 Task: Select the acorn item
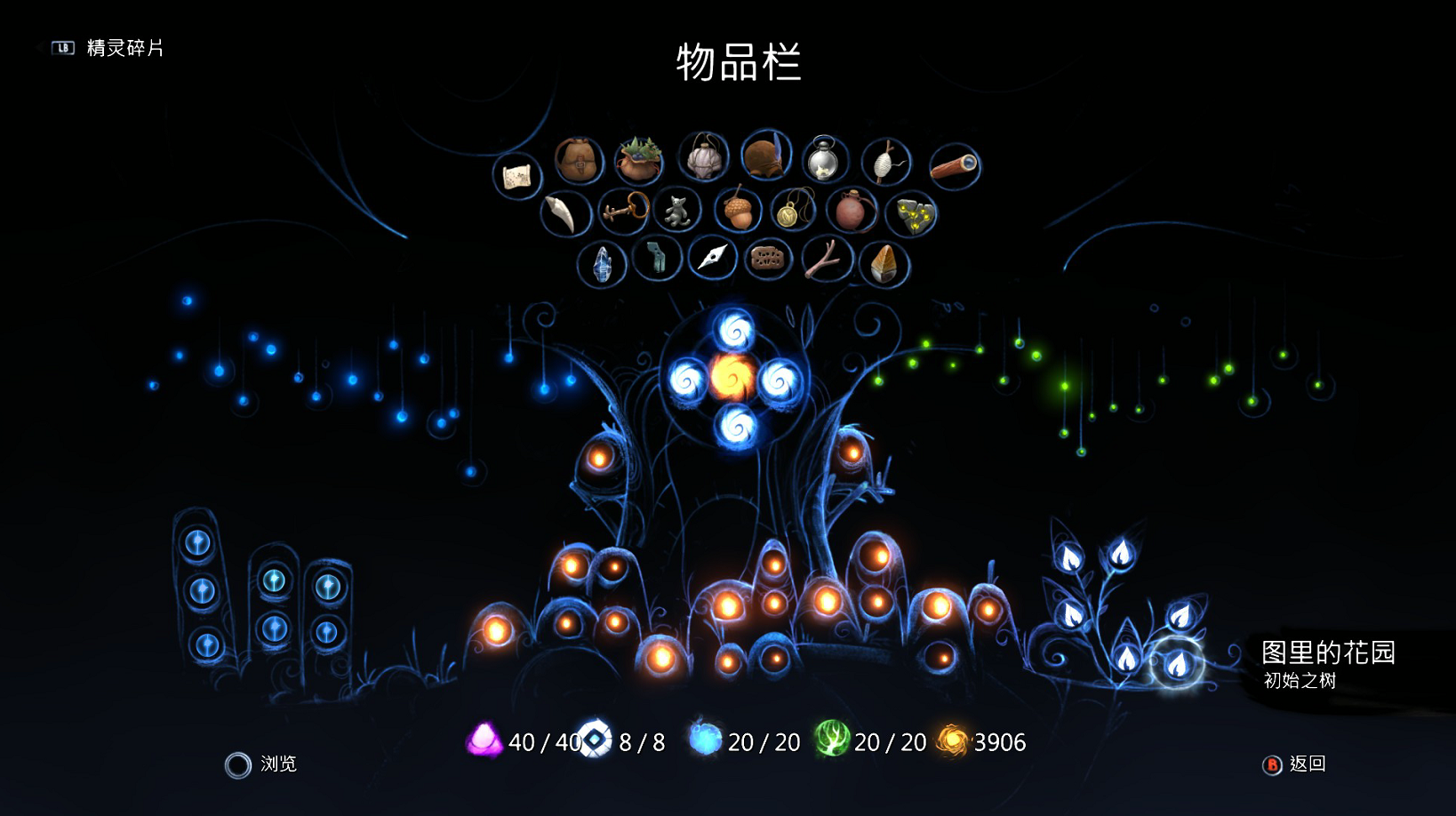pos(738,210)
